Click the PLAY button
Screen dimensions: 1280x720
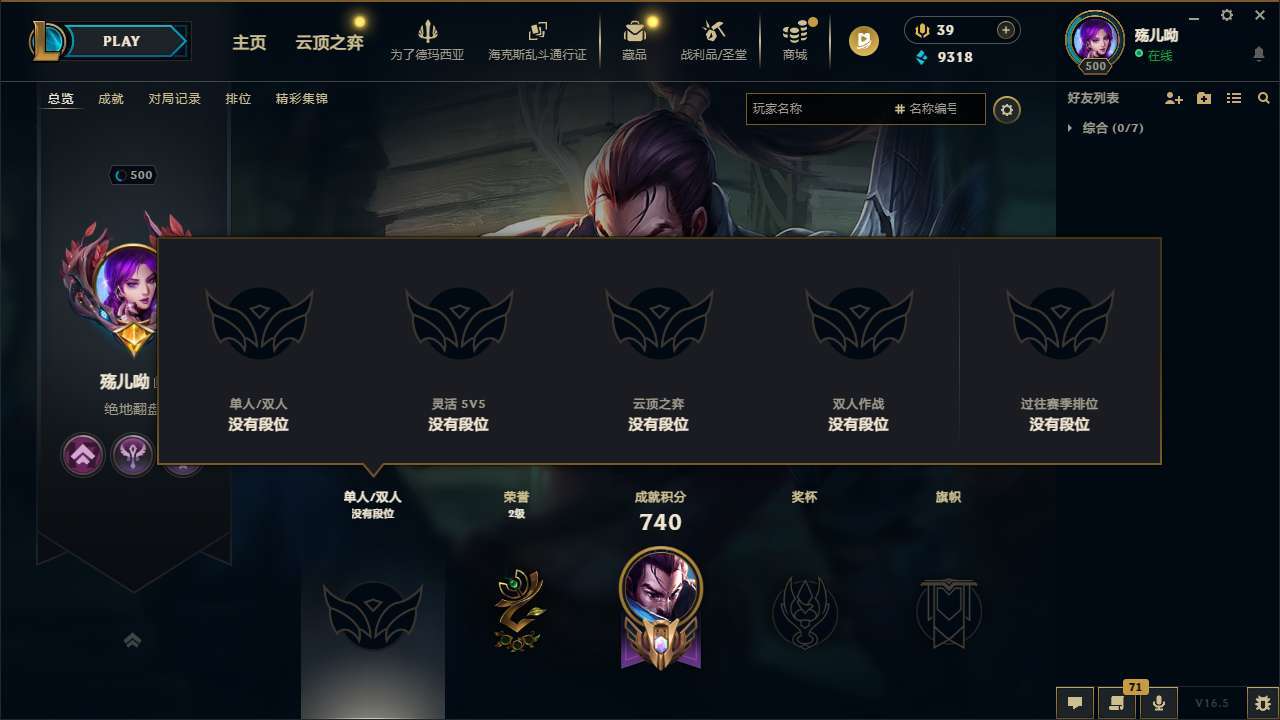(120, 41)
